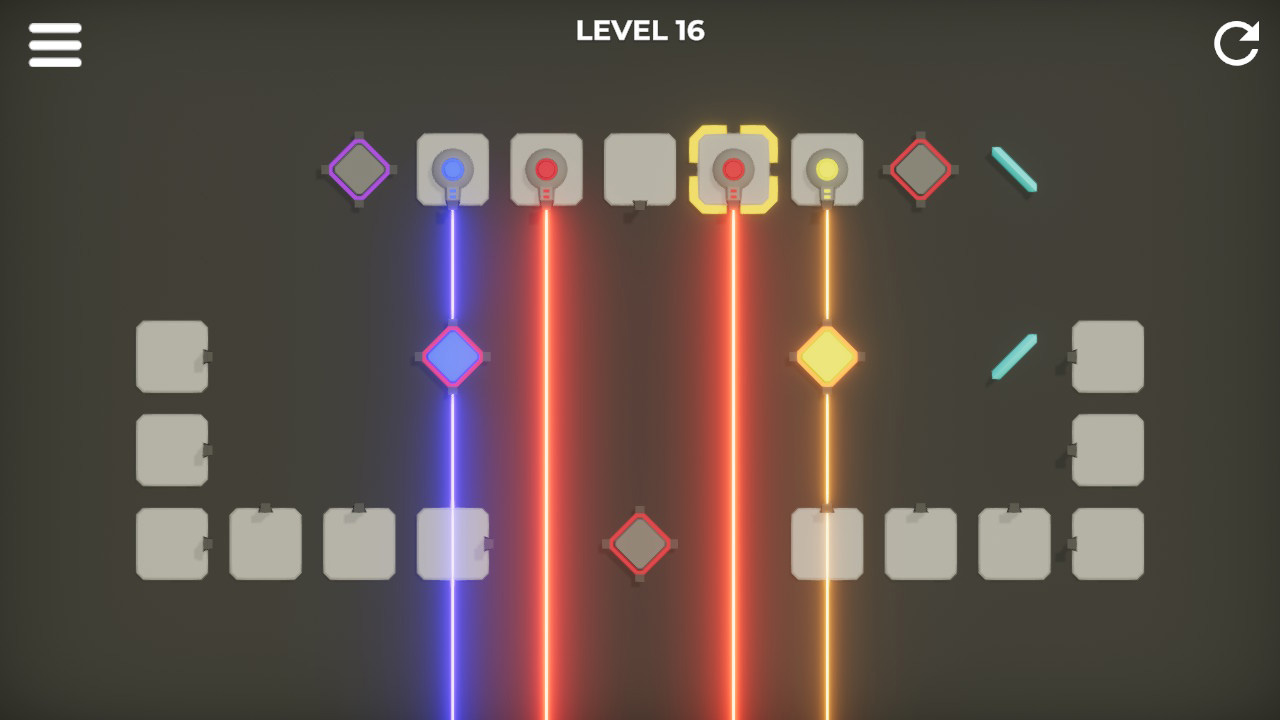
Task: Select the red-bordered diamond next to the mirrors
Action: (x=920, y=168)
